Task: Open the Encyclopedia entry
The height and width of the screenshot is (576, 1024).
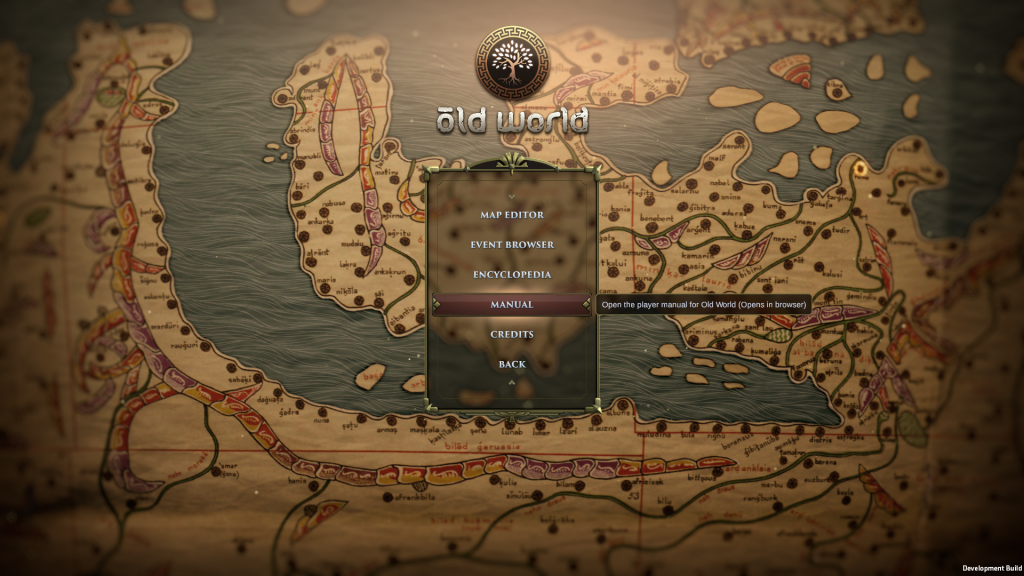Action: 512,275
